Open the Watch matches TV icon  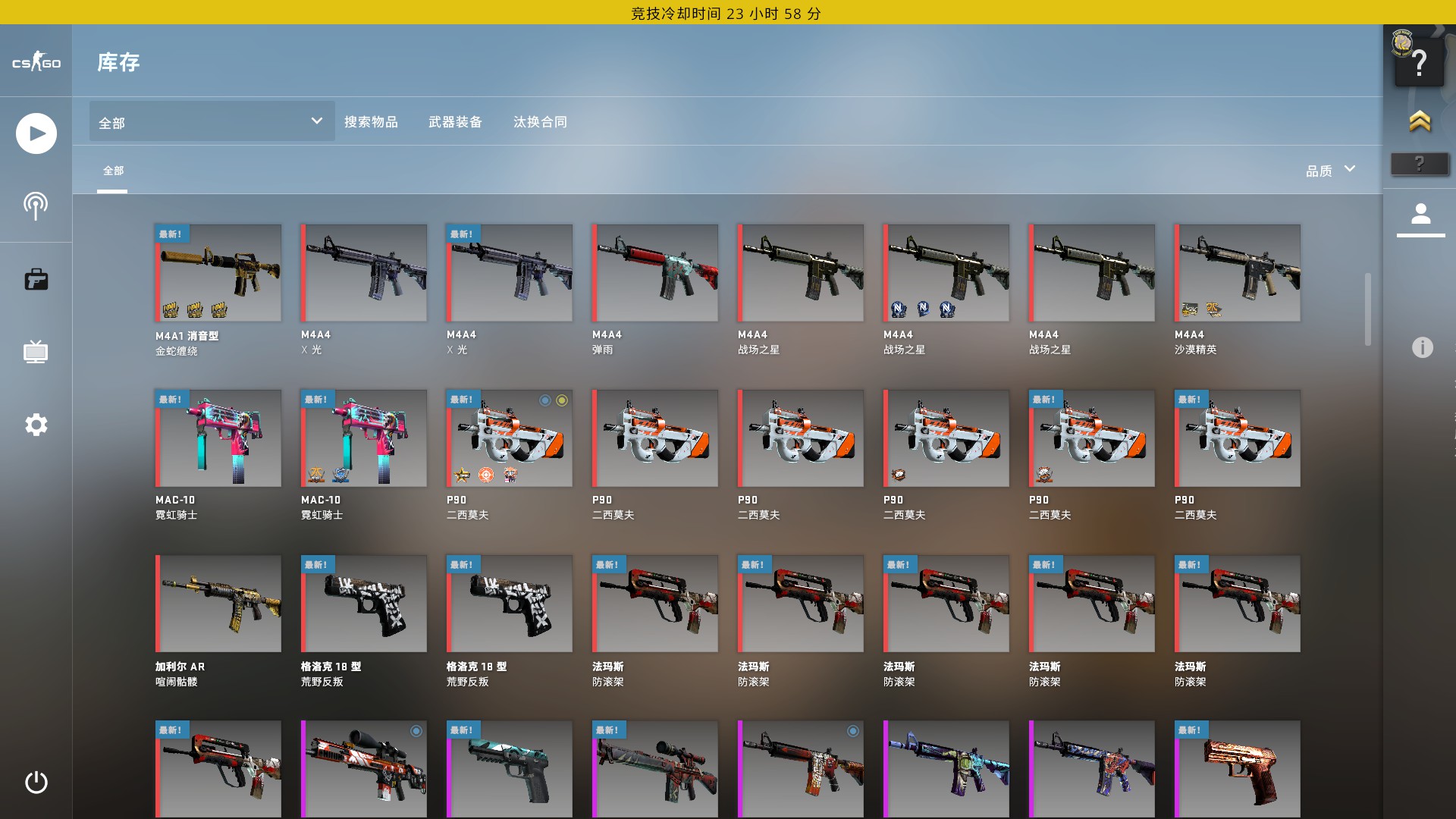(36, 352)
